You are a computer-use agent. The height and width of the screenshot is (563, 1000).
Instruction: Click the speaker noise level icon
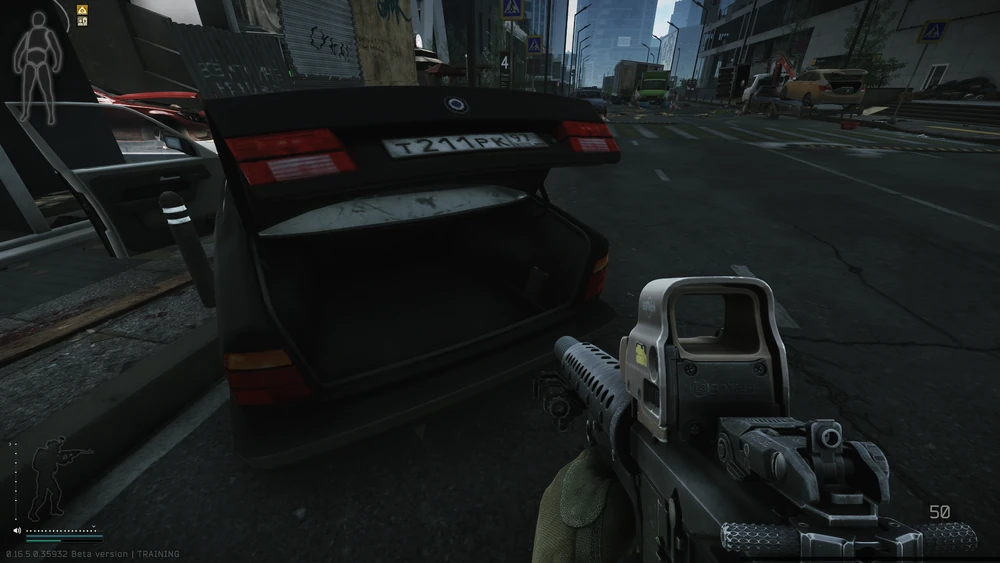tap(18, 530)
